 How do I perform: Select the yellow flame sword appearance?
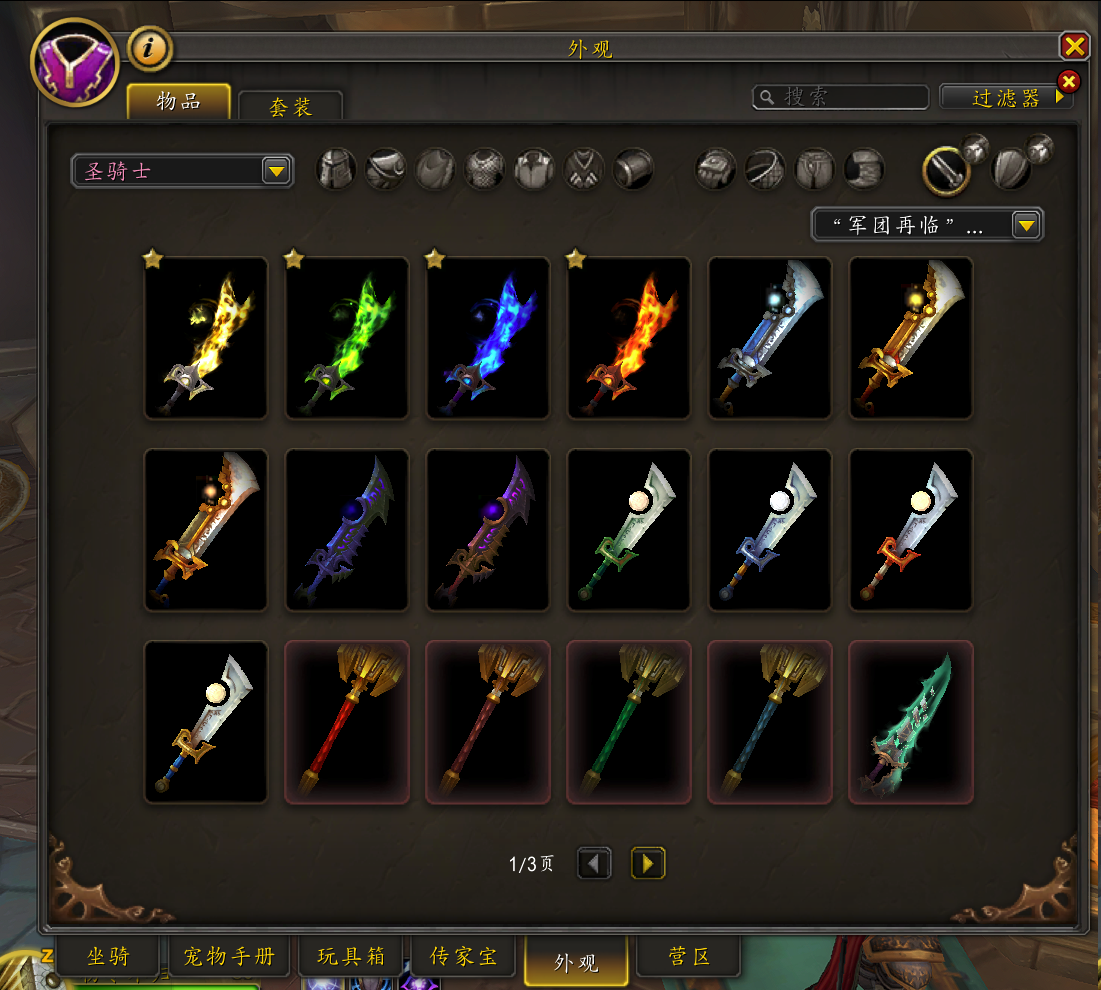(x=206, y=338)
